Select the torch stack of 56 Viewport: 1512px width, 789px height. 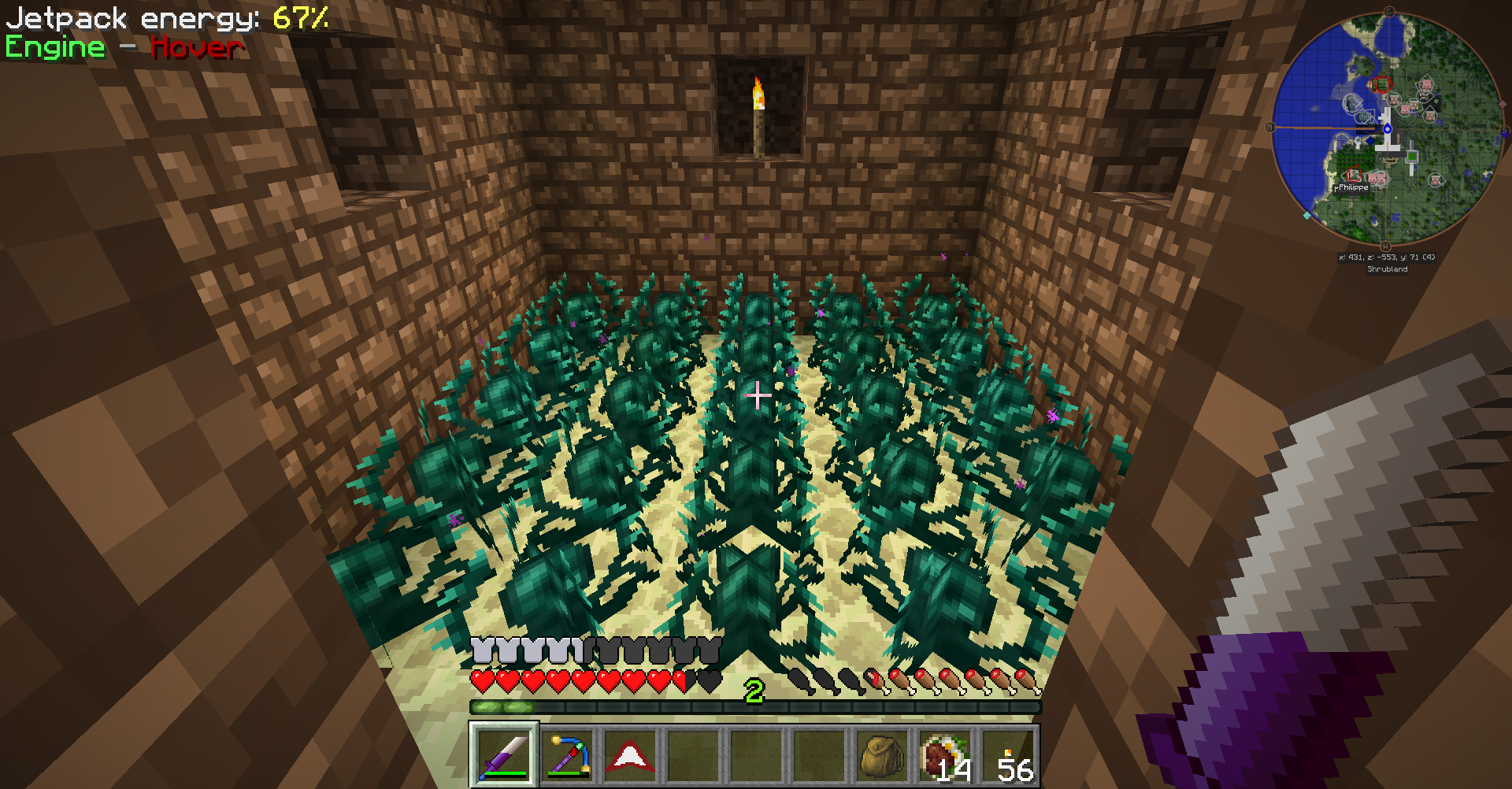click(x=1008, y=754)
